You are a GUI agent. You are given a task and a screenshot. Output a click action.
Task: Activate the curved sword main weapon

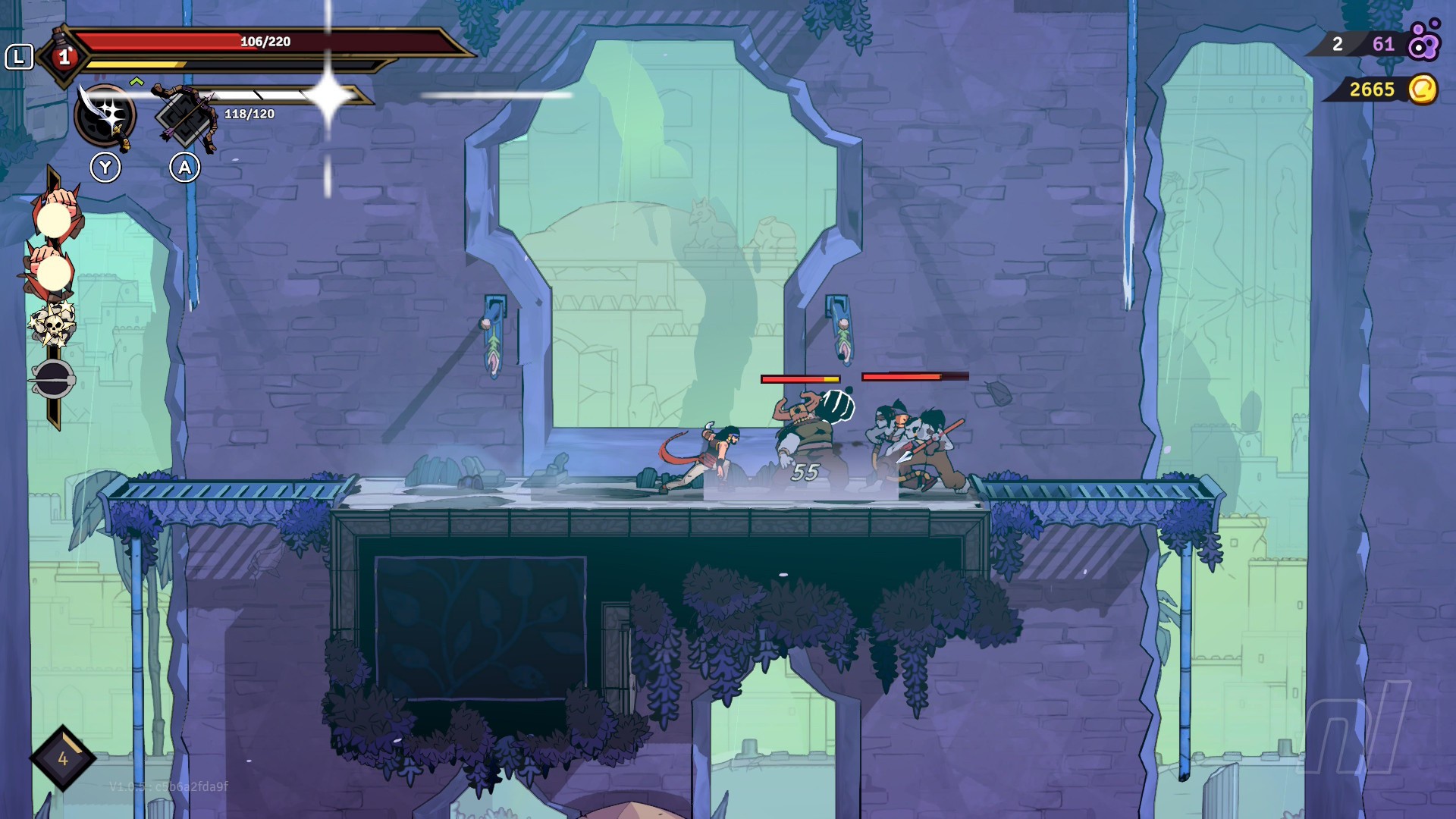coord(105,115)
